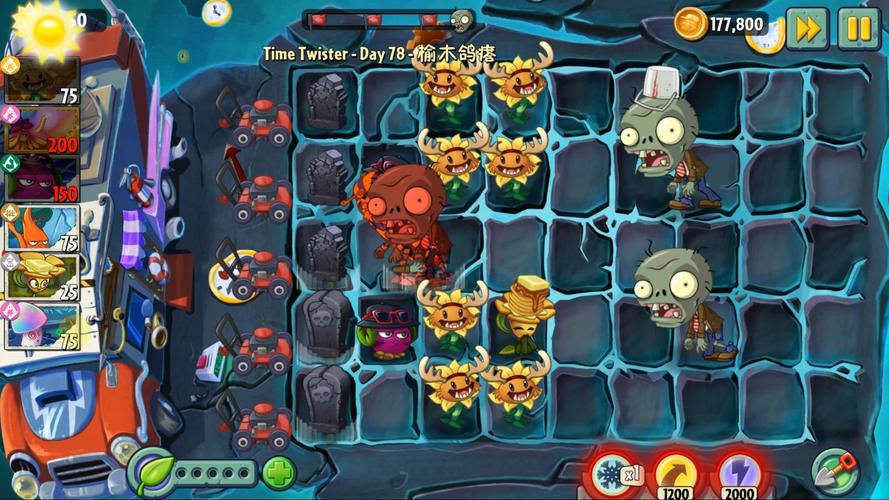Activate the 2000-coin lightning power-up
This screenshot has width=889, height=500.
coord(741,473)
